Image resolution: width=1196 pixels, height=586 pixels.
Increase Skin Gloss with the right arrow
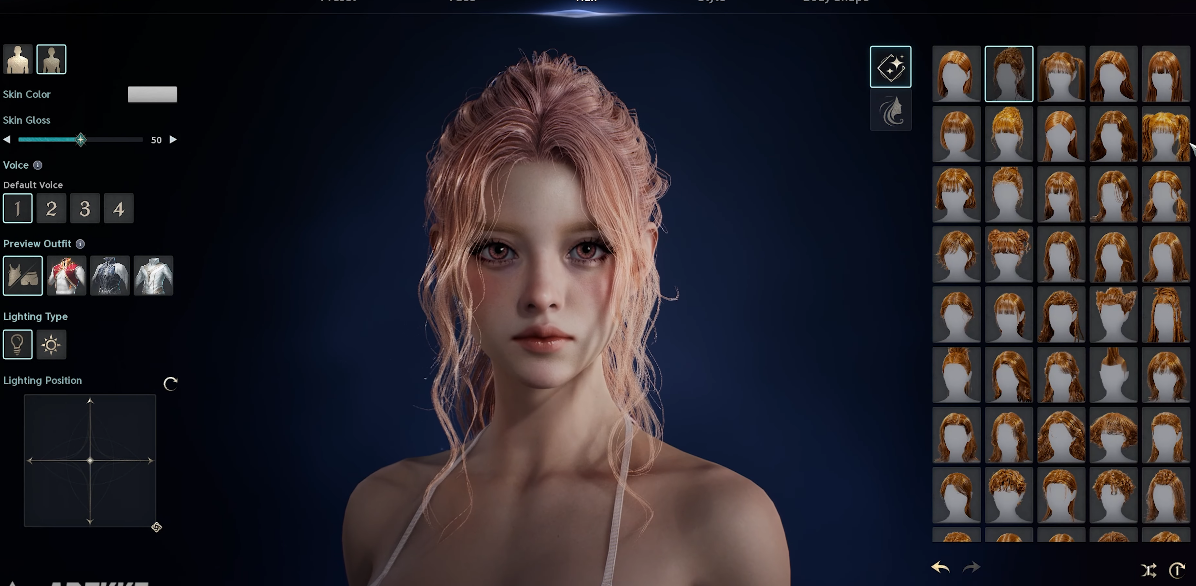tap(173, 140)
